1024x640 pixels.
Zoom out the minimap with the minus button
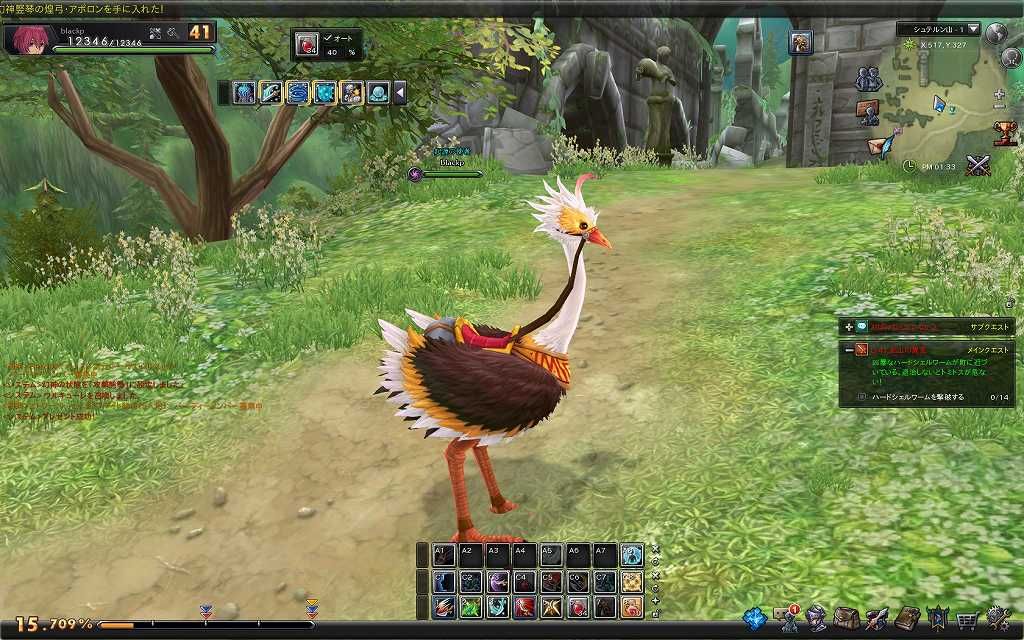point(1000,106)
